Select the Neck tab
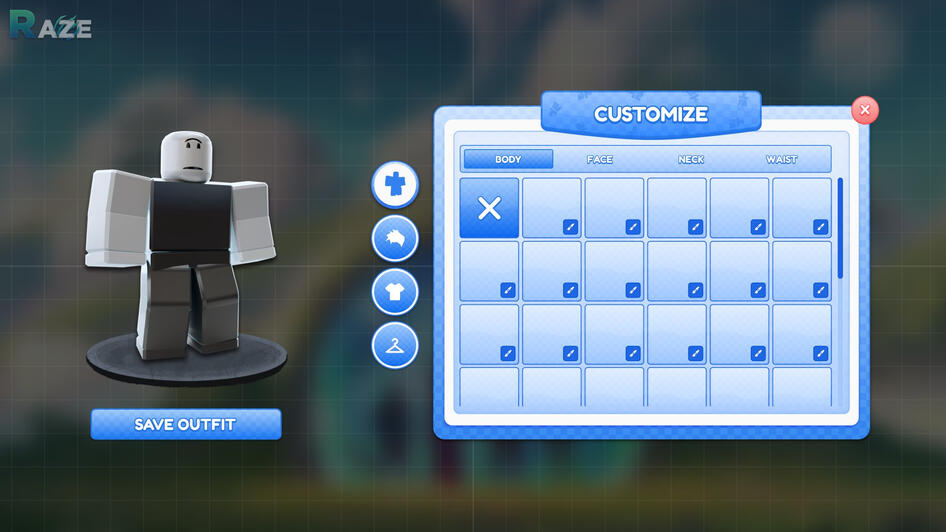This screenshot has height=532, width=946. pyautogui.click(x=691, y=159)
